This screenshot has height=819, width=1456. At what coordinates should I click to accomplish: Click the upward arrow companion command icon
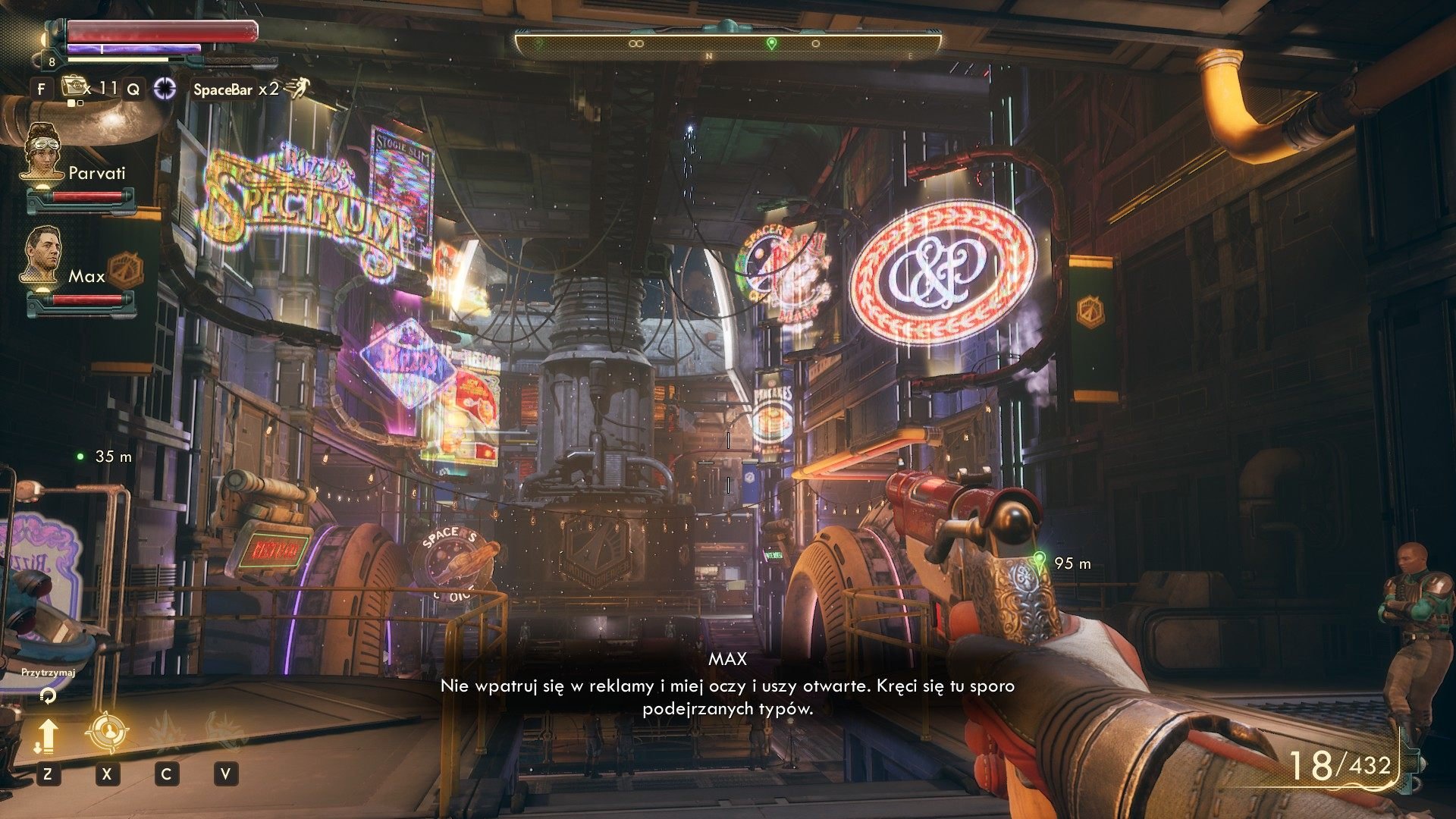(x=48, y=736)
